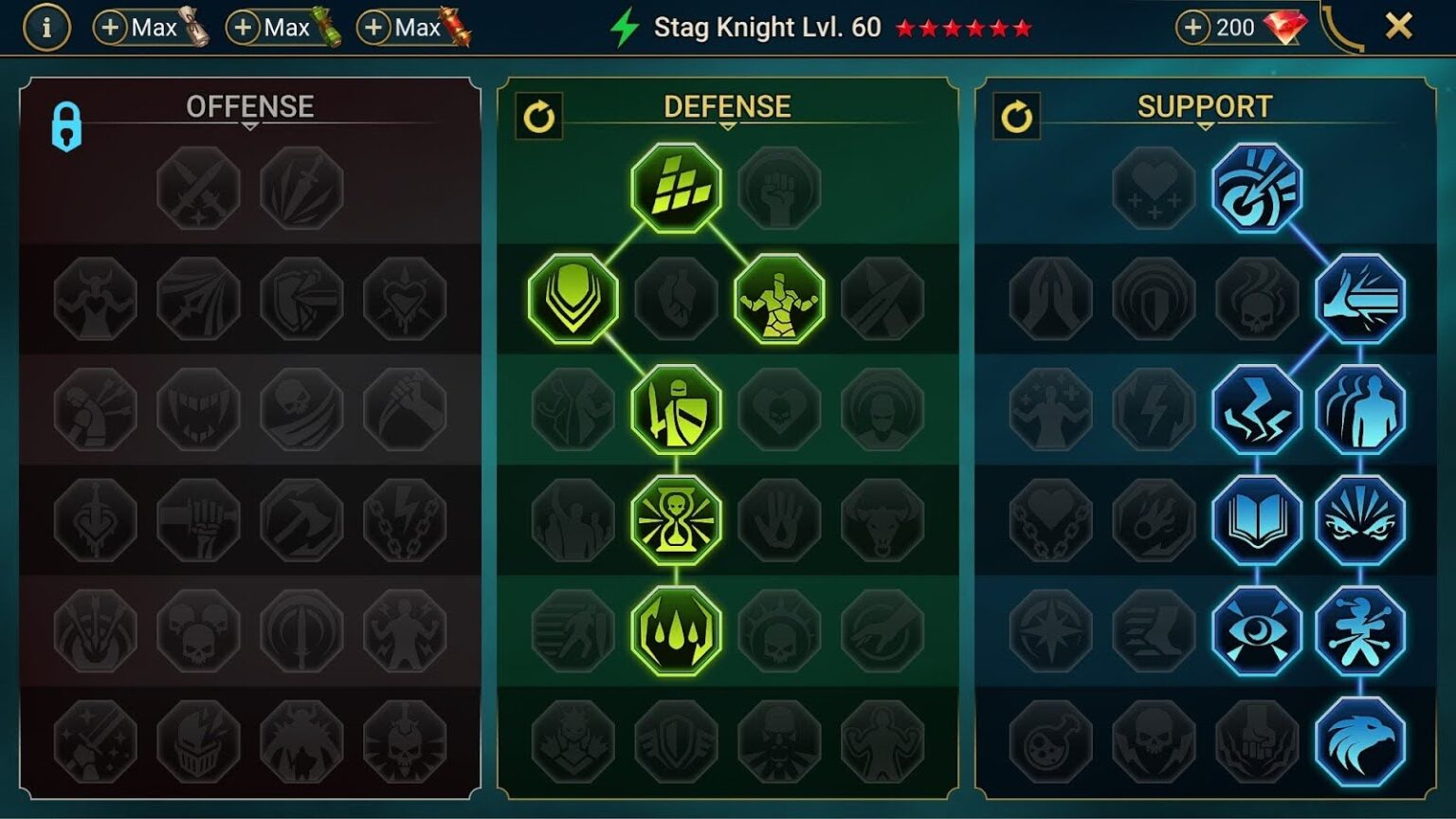Select the Pinpoint Accuracy target mastery in Support

click(1256, 189)
